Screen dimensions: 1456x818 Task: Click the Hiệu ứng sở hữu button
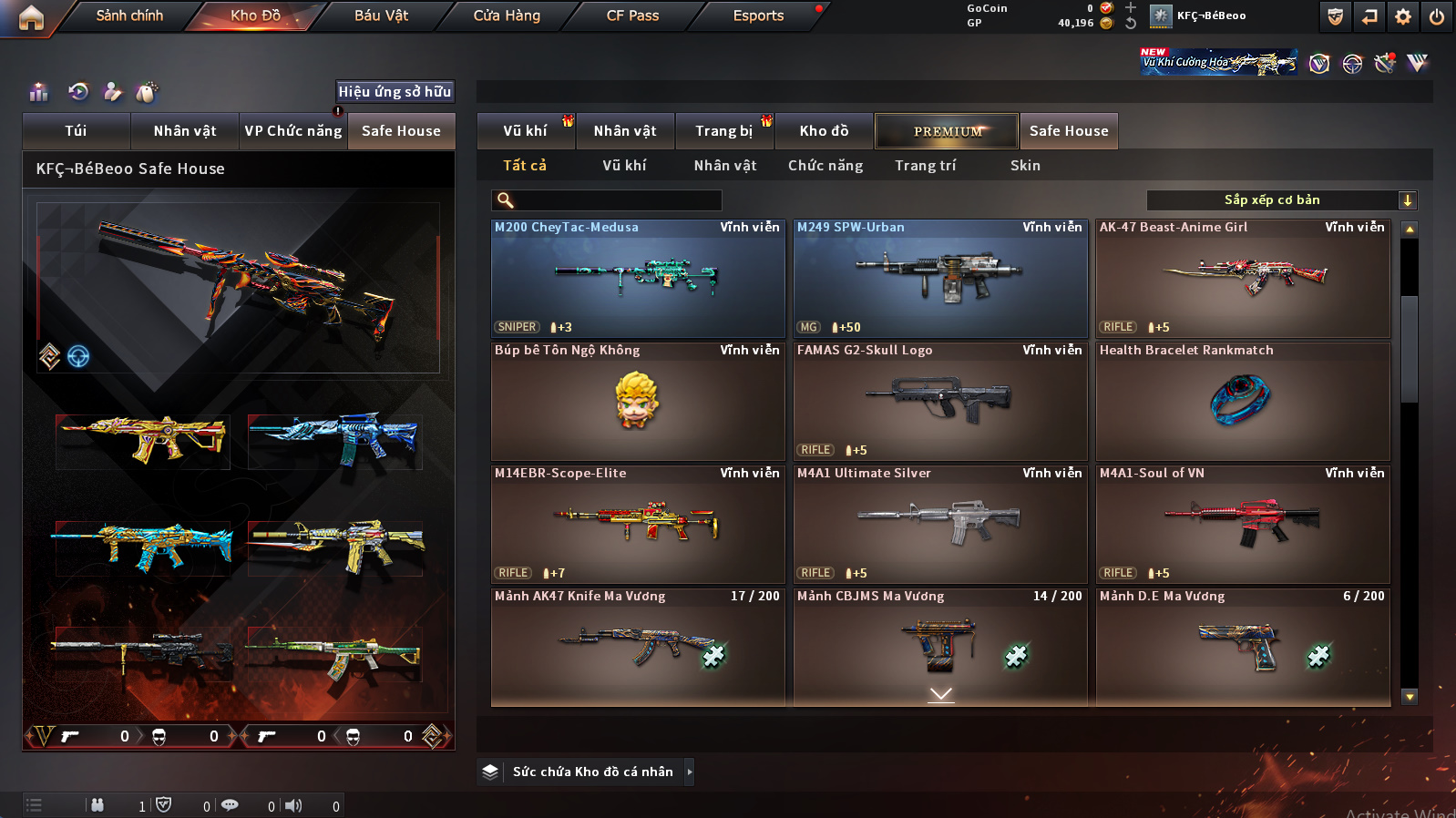coord(395,92)
